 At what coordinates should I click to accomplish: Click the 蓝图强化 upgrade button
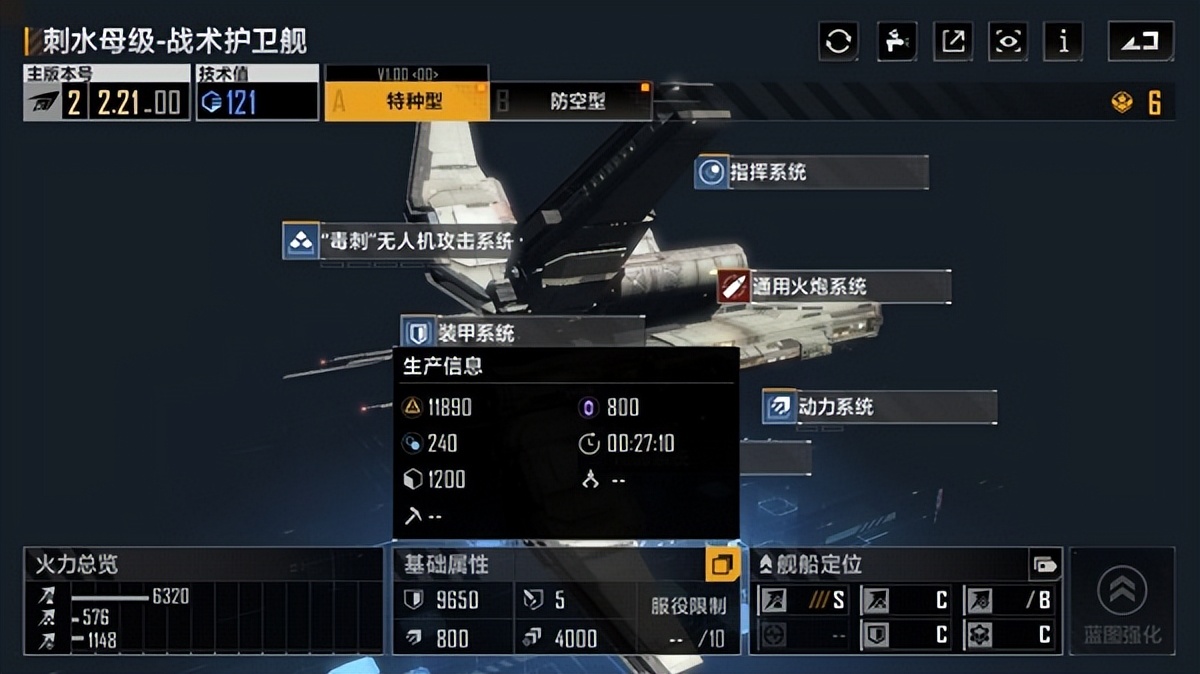pos(1122,601)
